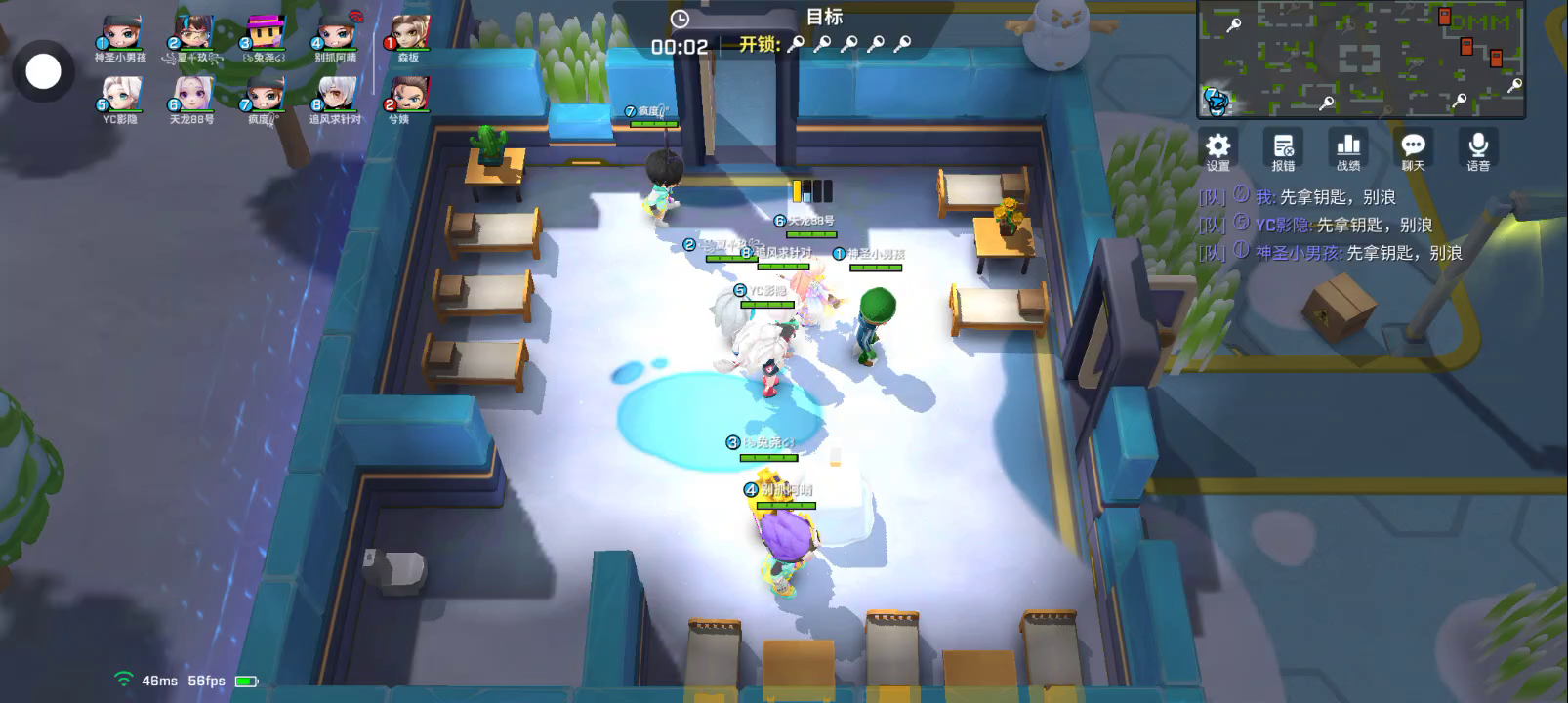The width and height of the screenshot is (1568, 703).
Task: Click the maze minimap
Action: 1361,60
